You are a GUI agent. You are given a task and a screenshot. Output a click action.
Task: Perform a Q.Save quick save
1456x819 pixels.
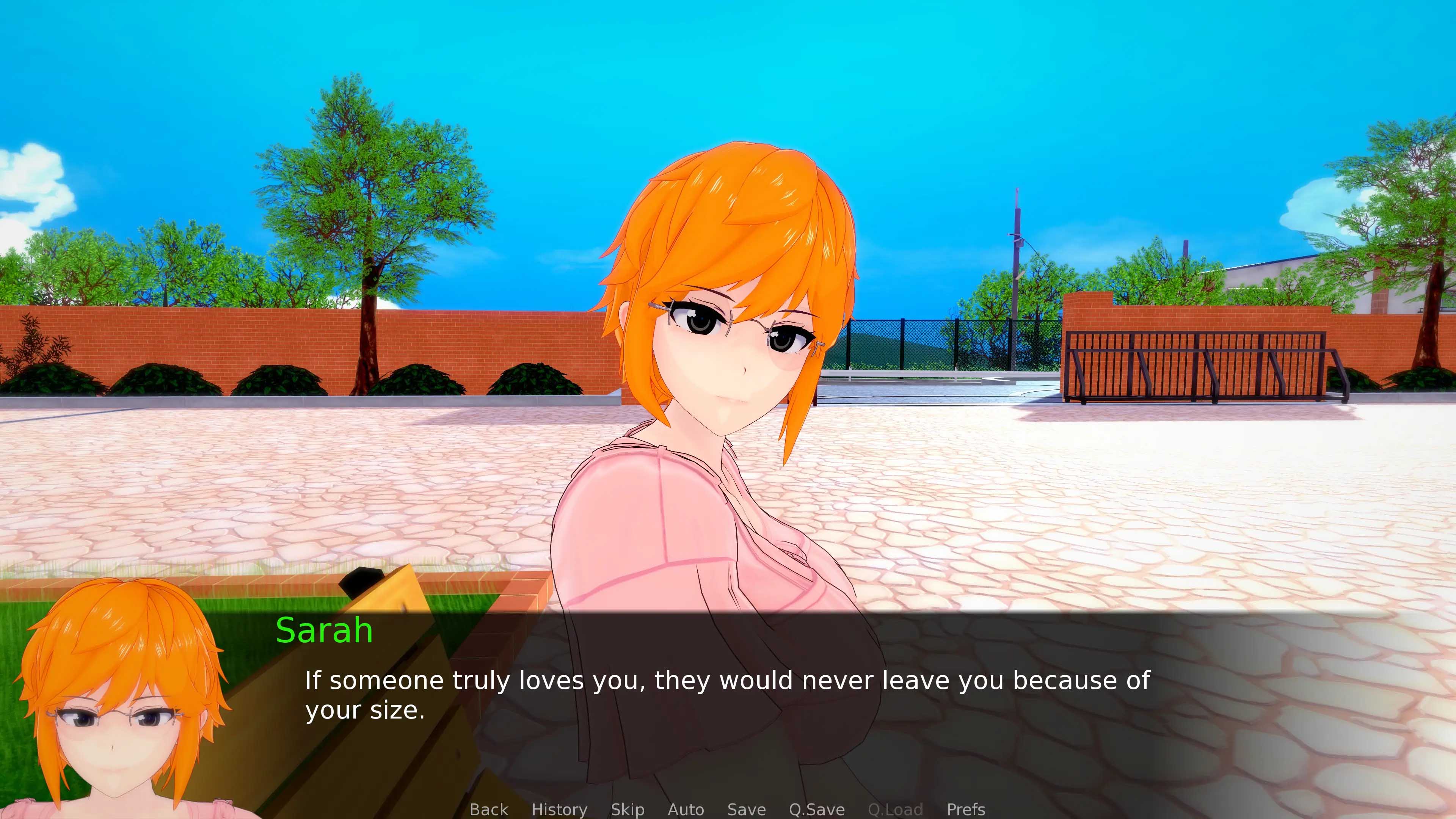pos(816,810)
